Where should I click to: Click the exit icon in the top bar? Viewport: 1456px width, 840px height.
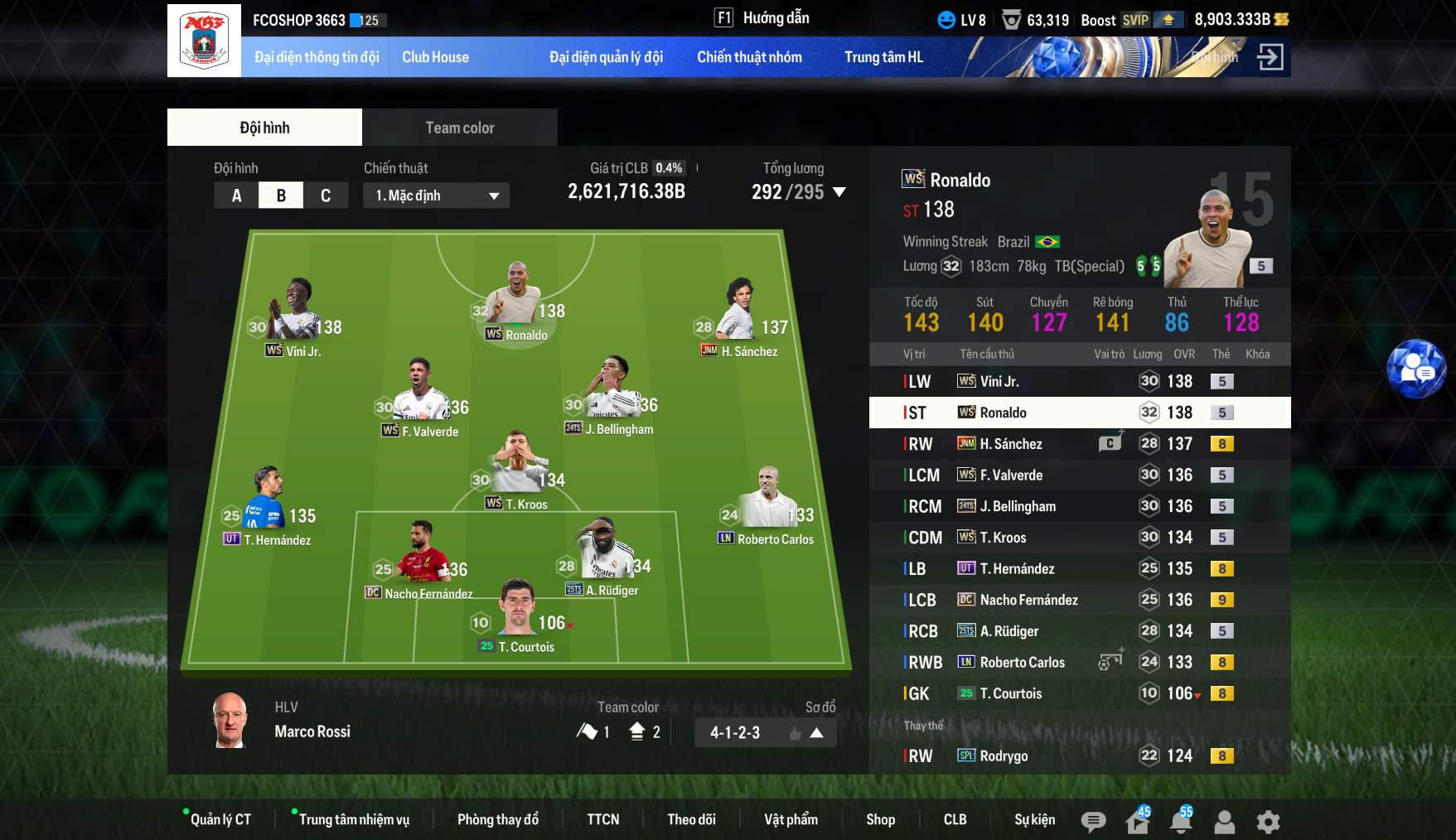click(1270, 57)
